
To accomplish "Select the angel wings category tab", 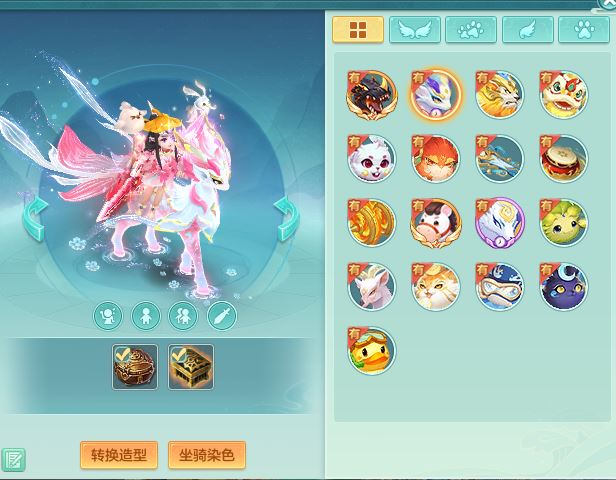I will [x=414, y=30].
